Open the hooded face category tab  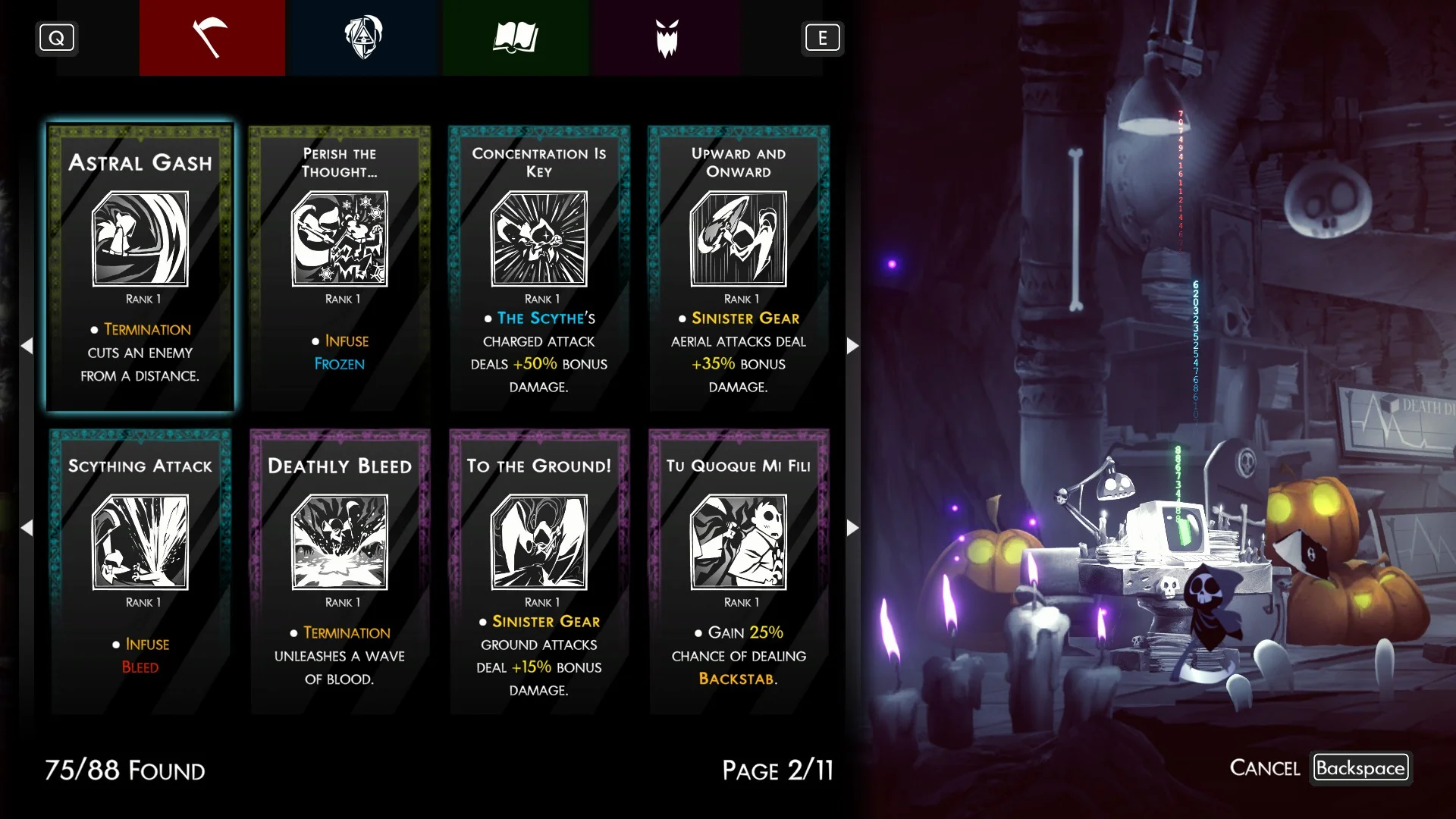click(363, 38)
